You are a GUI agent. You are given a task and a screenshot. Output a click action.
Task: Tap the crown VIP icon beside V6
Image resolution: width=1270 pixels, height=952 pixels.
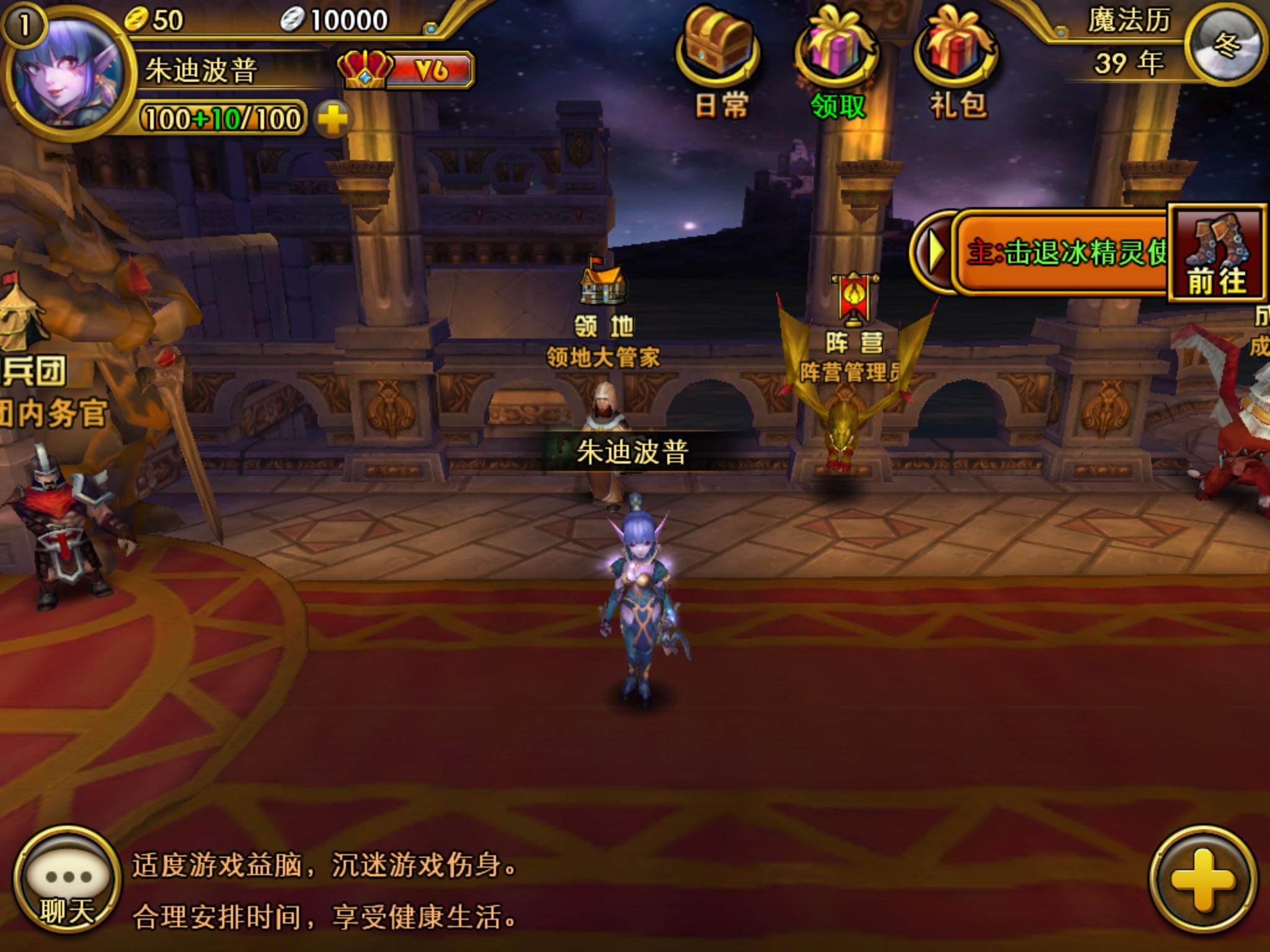(363, 70)
